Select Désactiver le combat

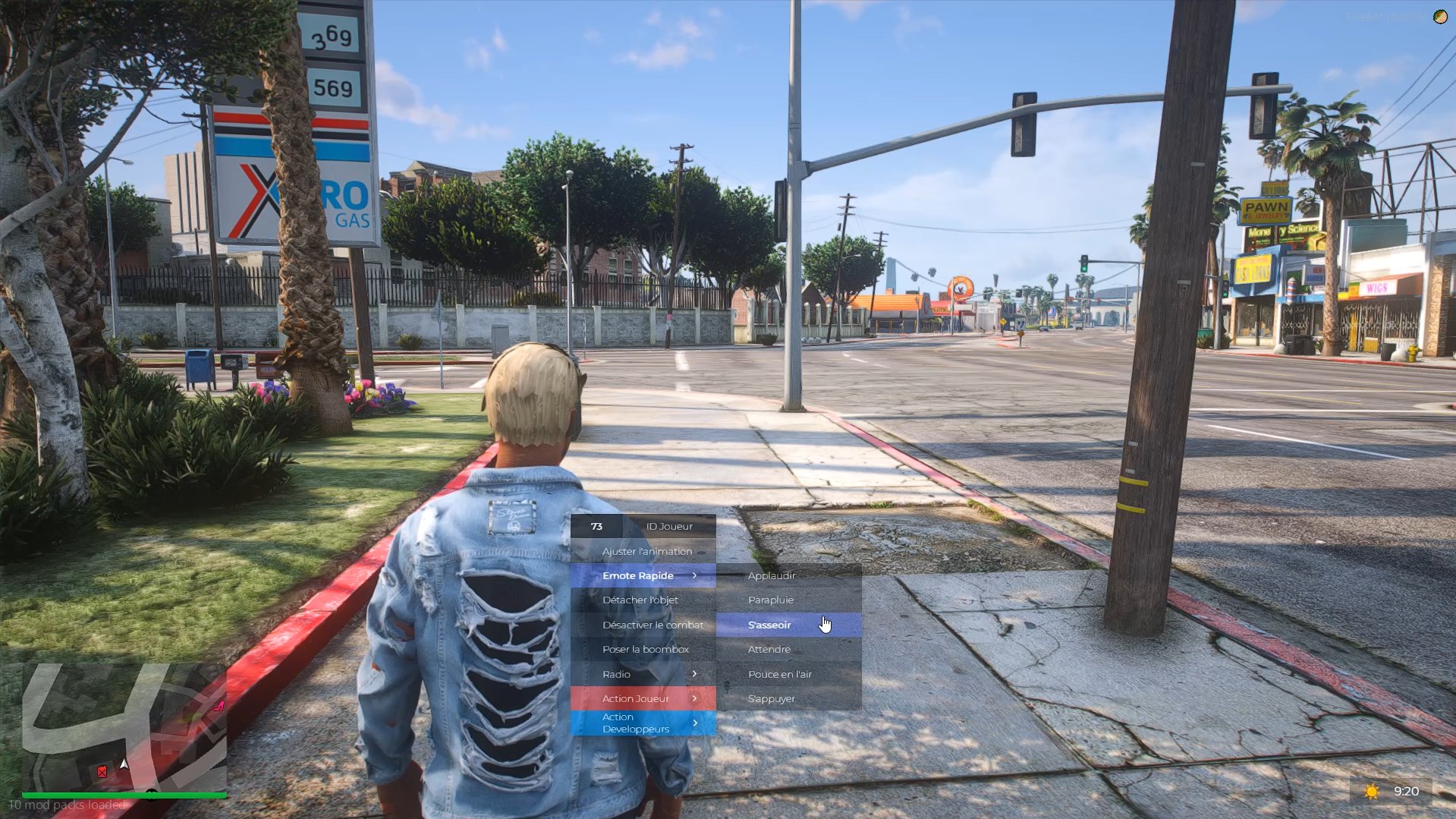[x=643, y=625]
